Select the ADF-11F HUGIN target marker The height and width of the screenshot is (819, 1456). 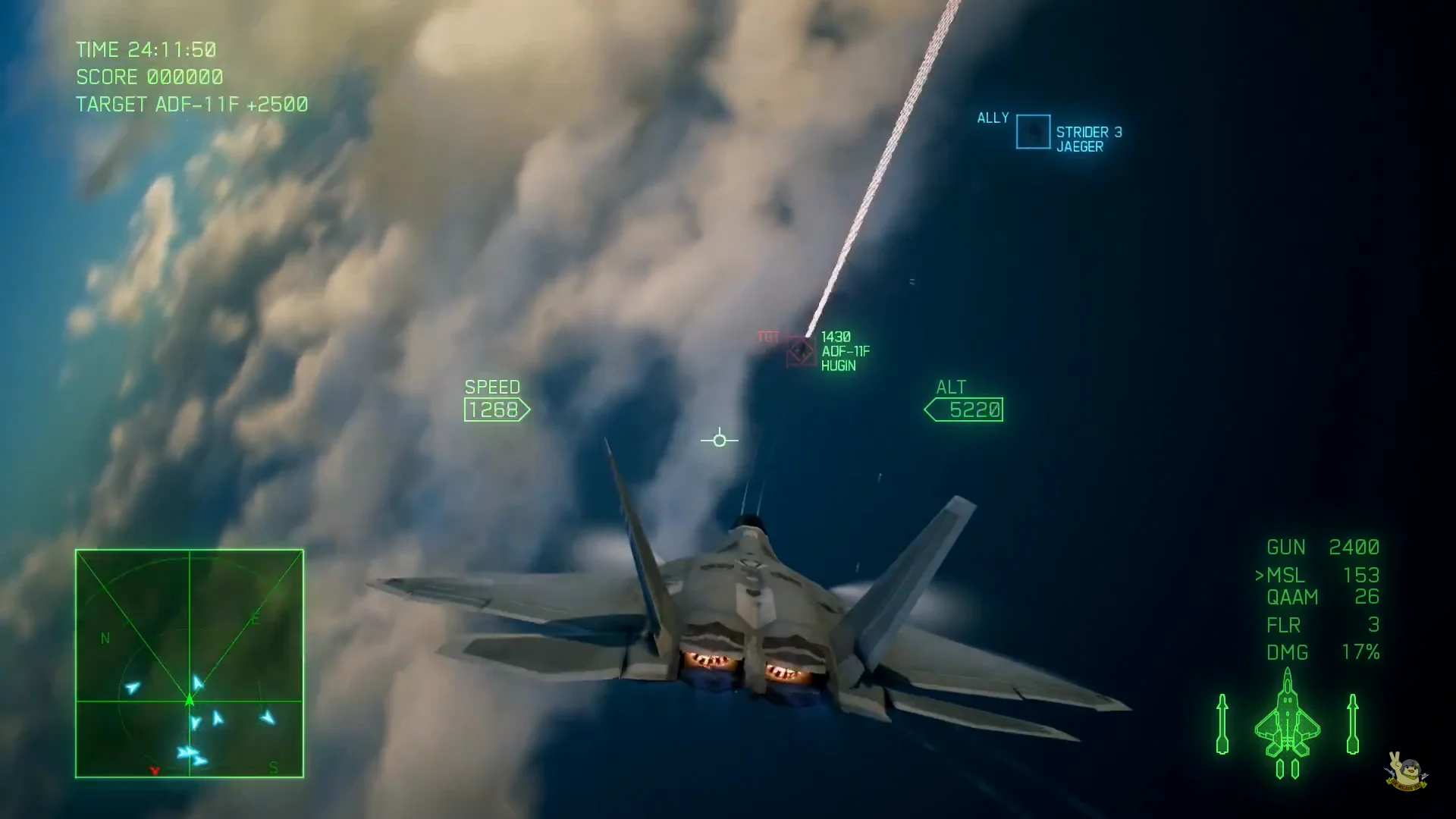pos(801,352)
